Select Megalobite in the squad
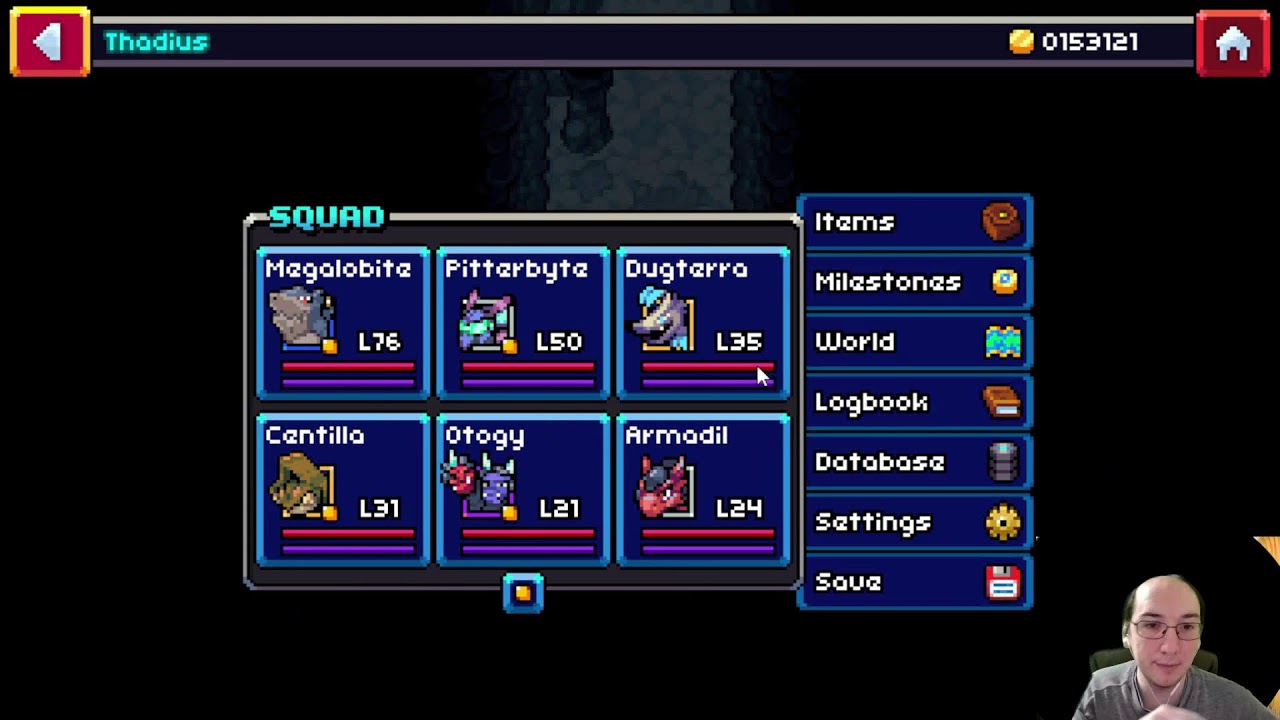The image size is (1280, 720). pos(343,323)
